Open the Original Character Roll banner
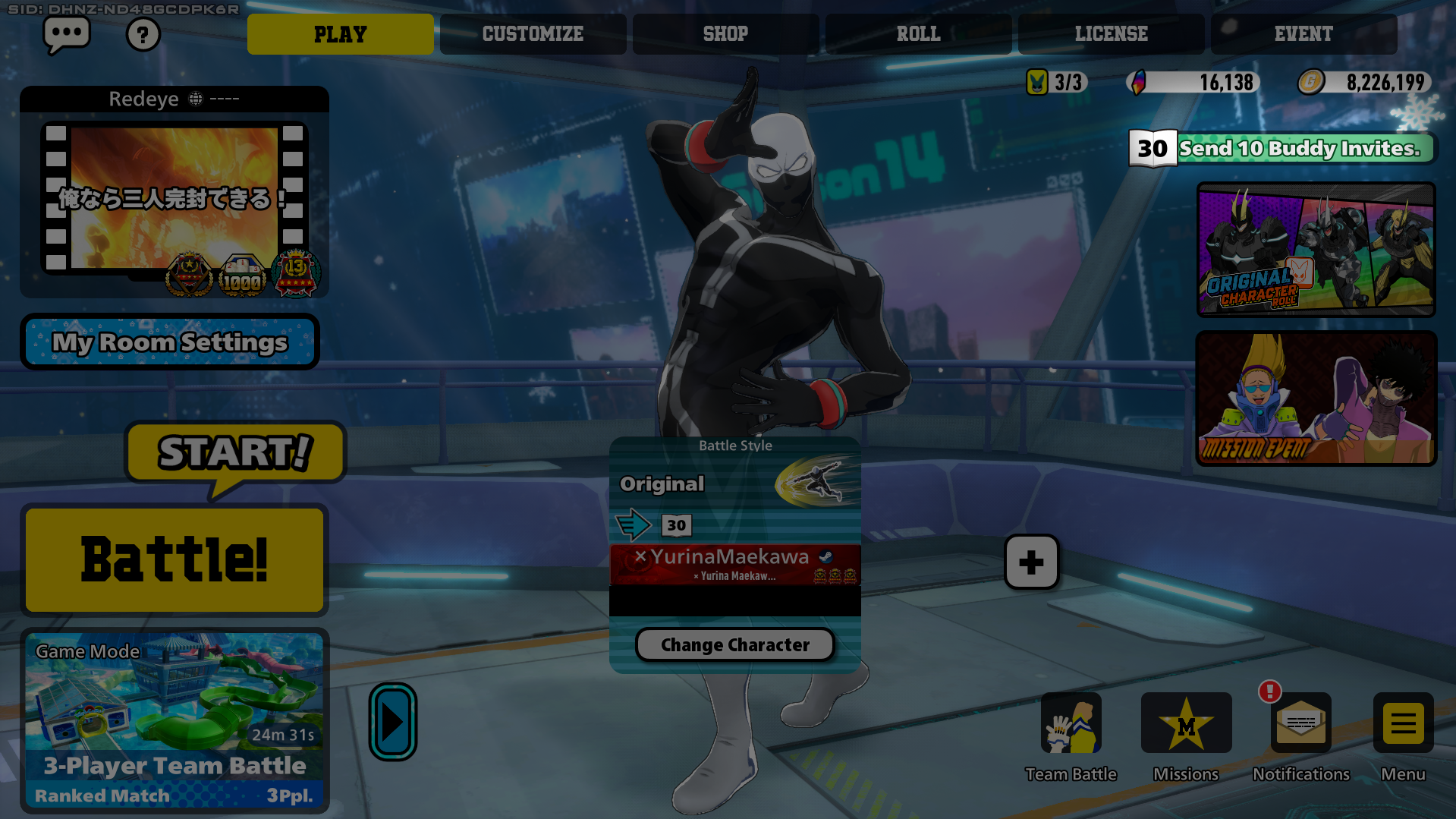 click(1316, 249)
